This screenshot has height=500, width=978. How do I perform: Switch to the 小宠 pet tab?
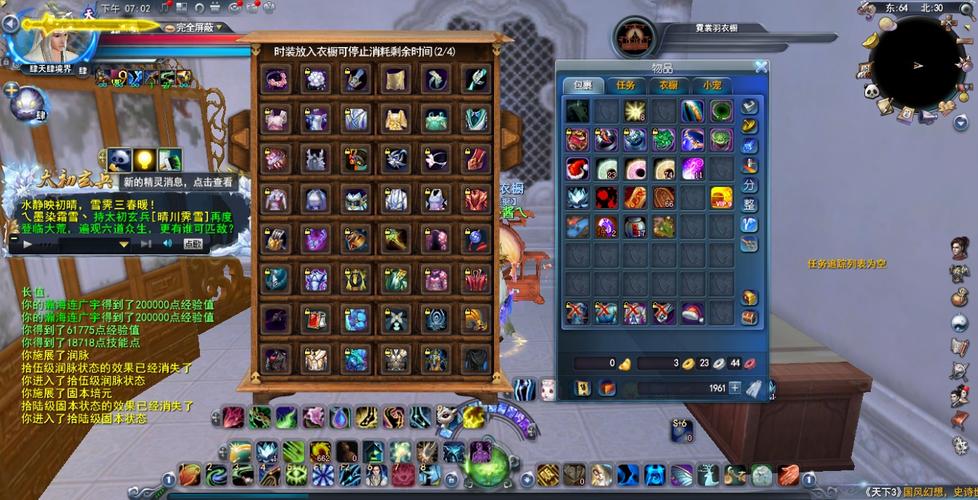pyautogui.click(x=711, y=86)
